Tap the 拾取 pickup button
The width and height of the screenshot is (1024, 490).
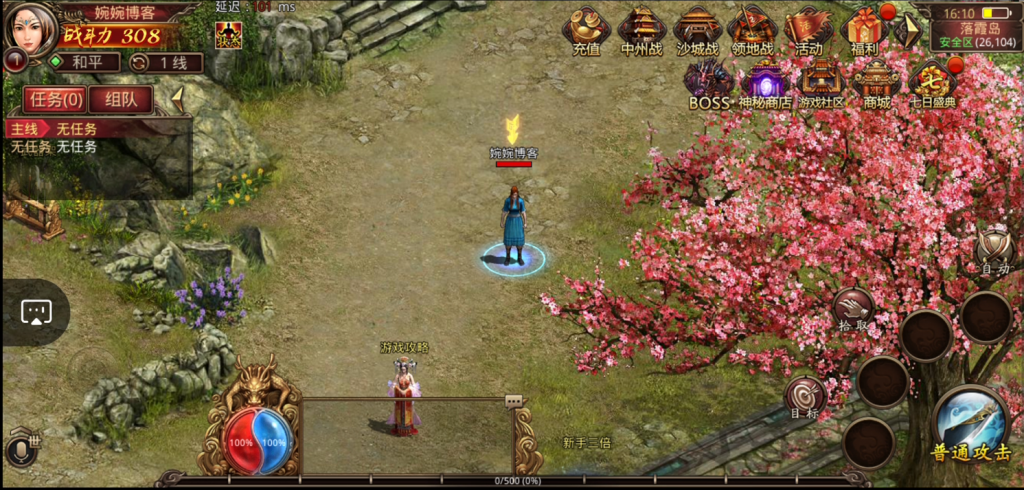coord(853,309)
